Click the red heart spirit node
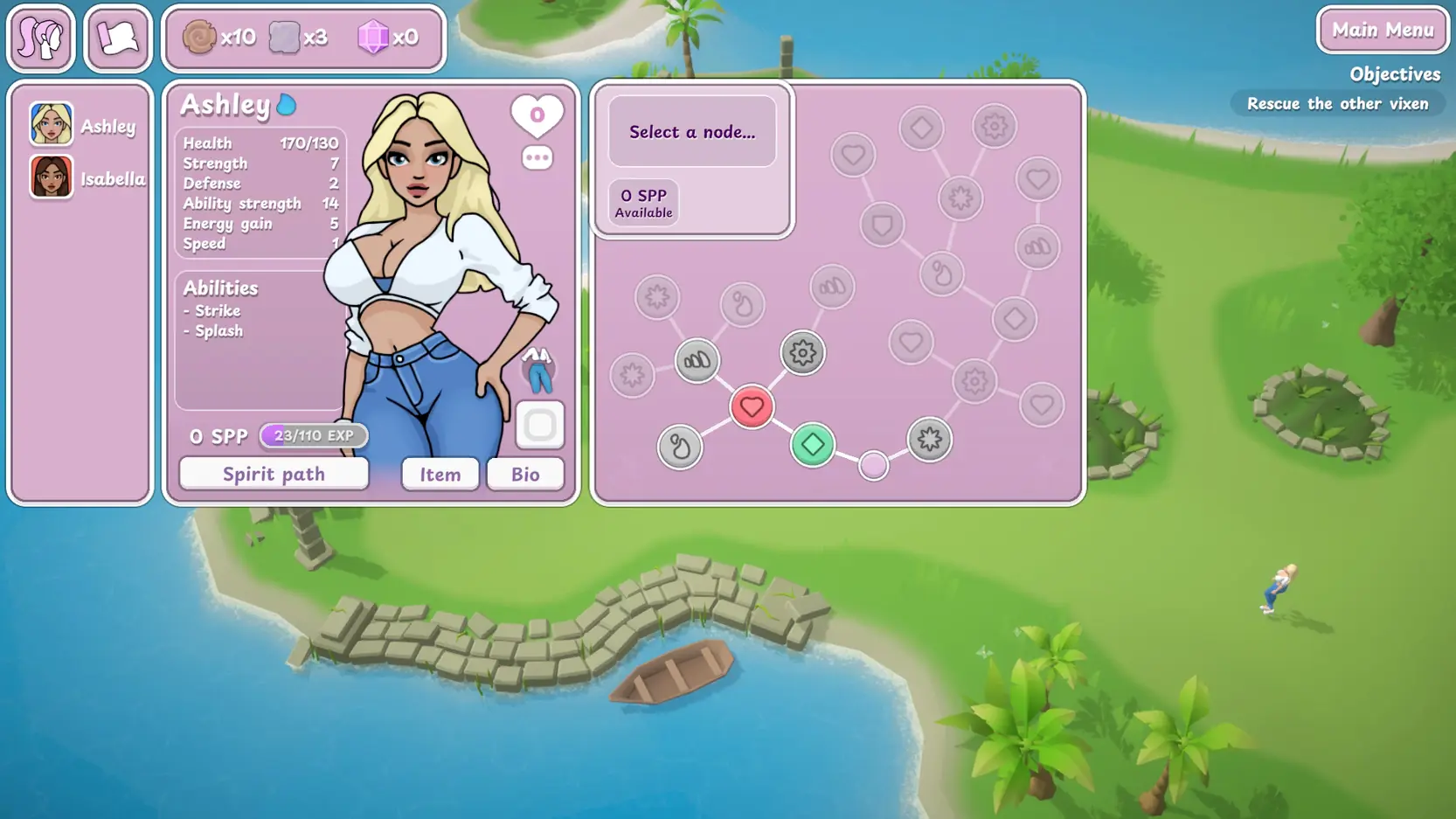Image resolution: width=1456 pixels, height=819 pixels. [x=752, y=406]
